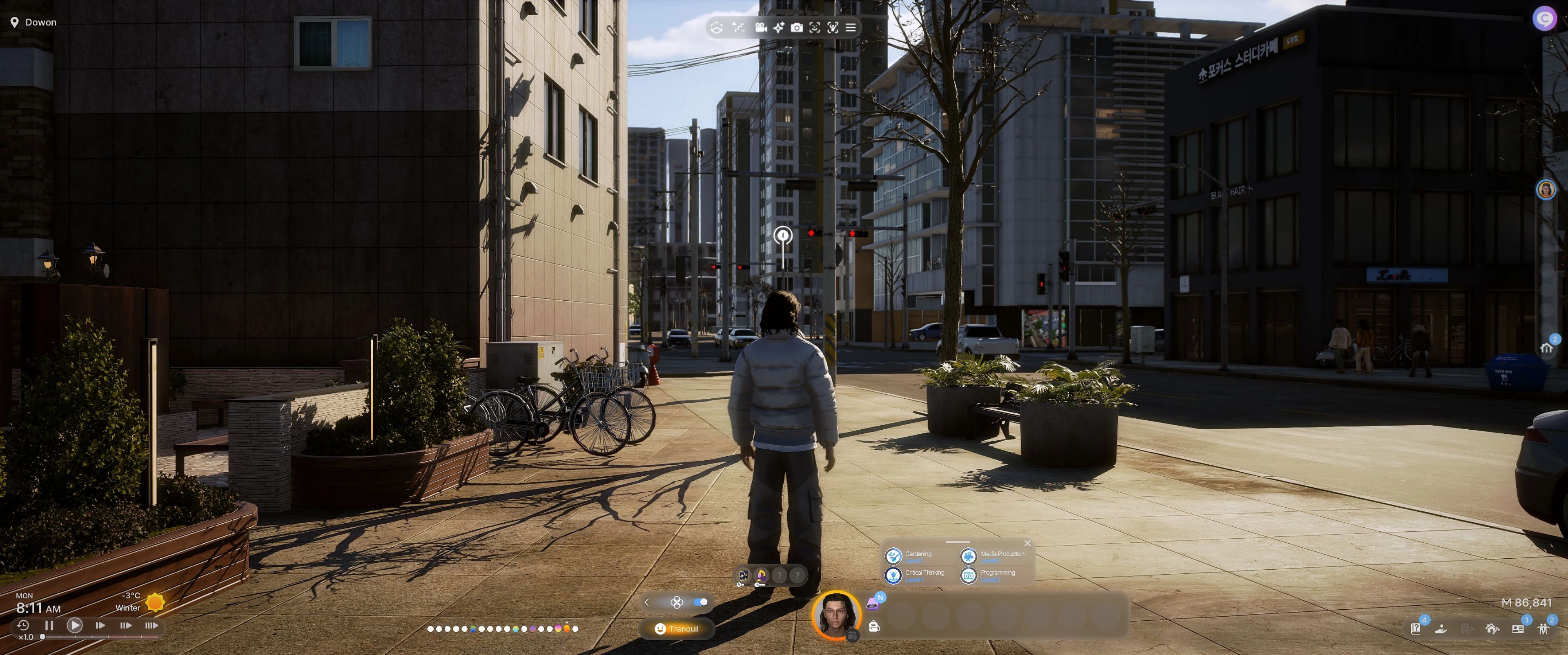Close the skills popup panel
1568x655 pixels.
coord(1027,543)
